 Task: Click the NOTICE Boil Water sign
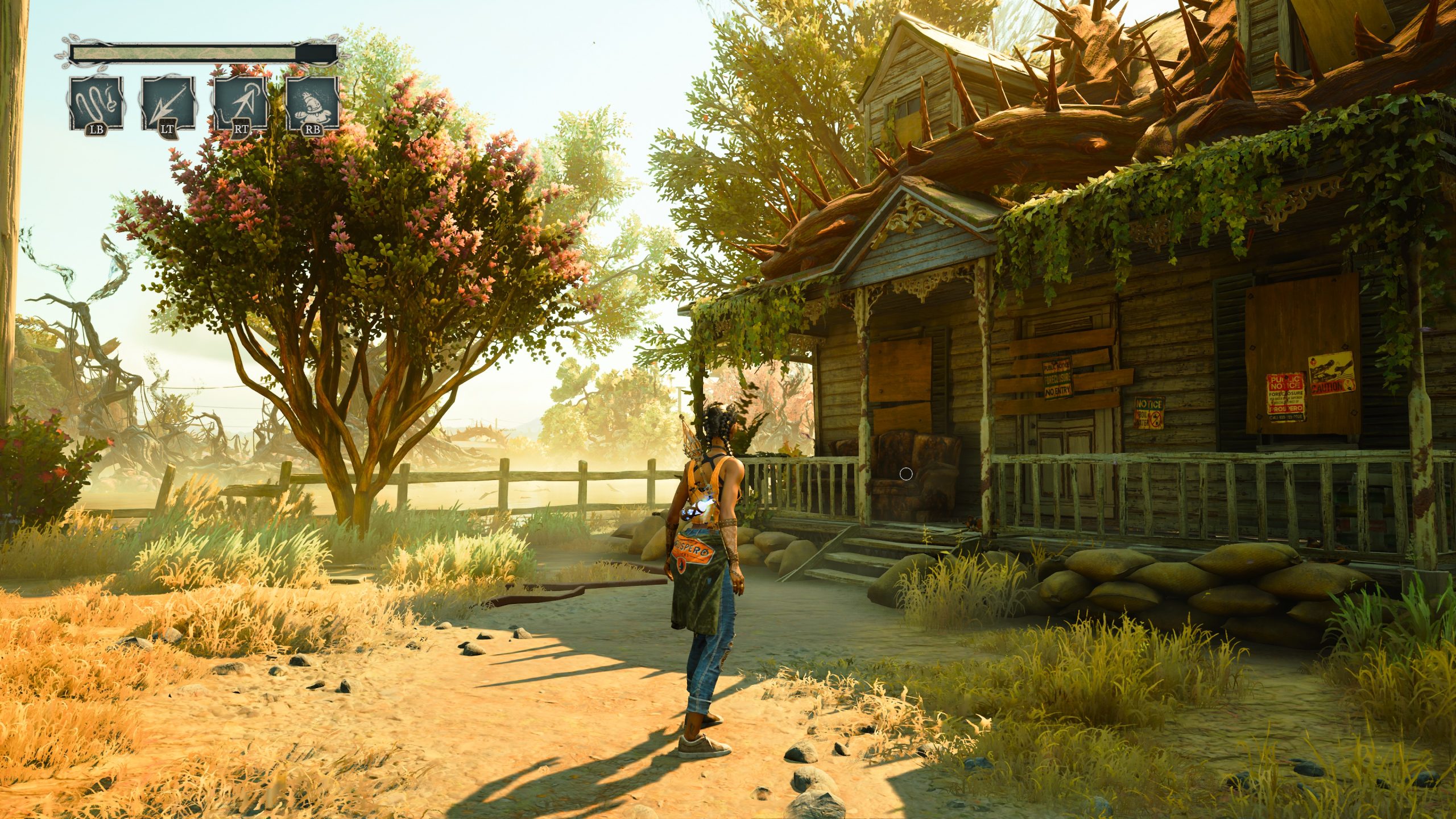pyautogui.click(x=1149, y=413)
